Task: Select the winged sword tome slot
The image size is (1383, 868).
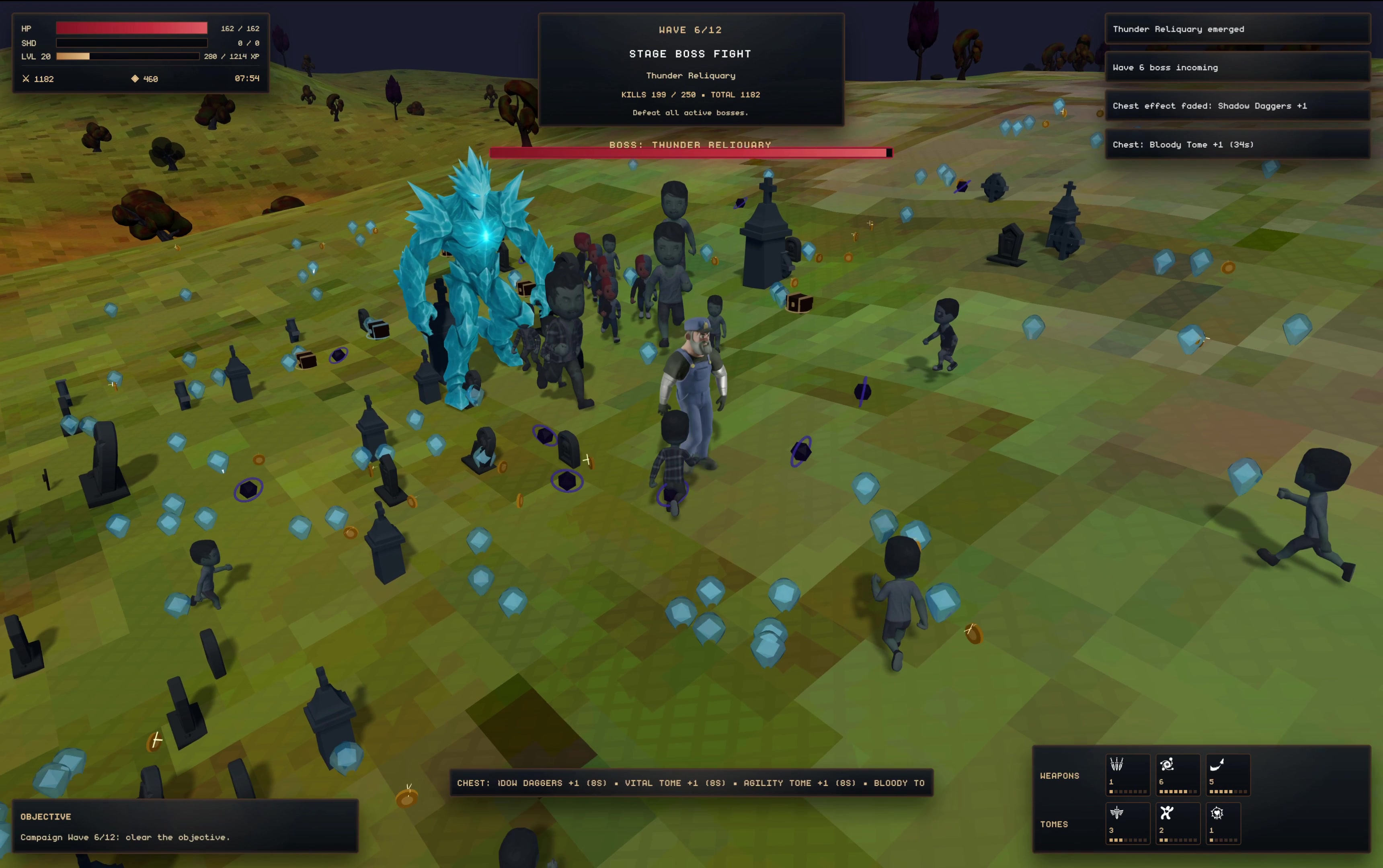Action: (x=1127, y=823)
